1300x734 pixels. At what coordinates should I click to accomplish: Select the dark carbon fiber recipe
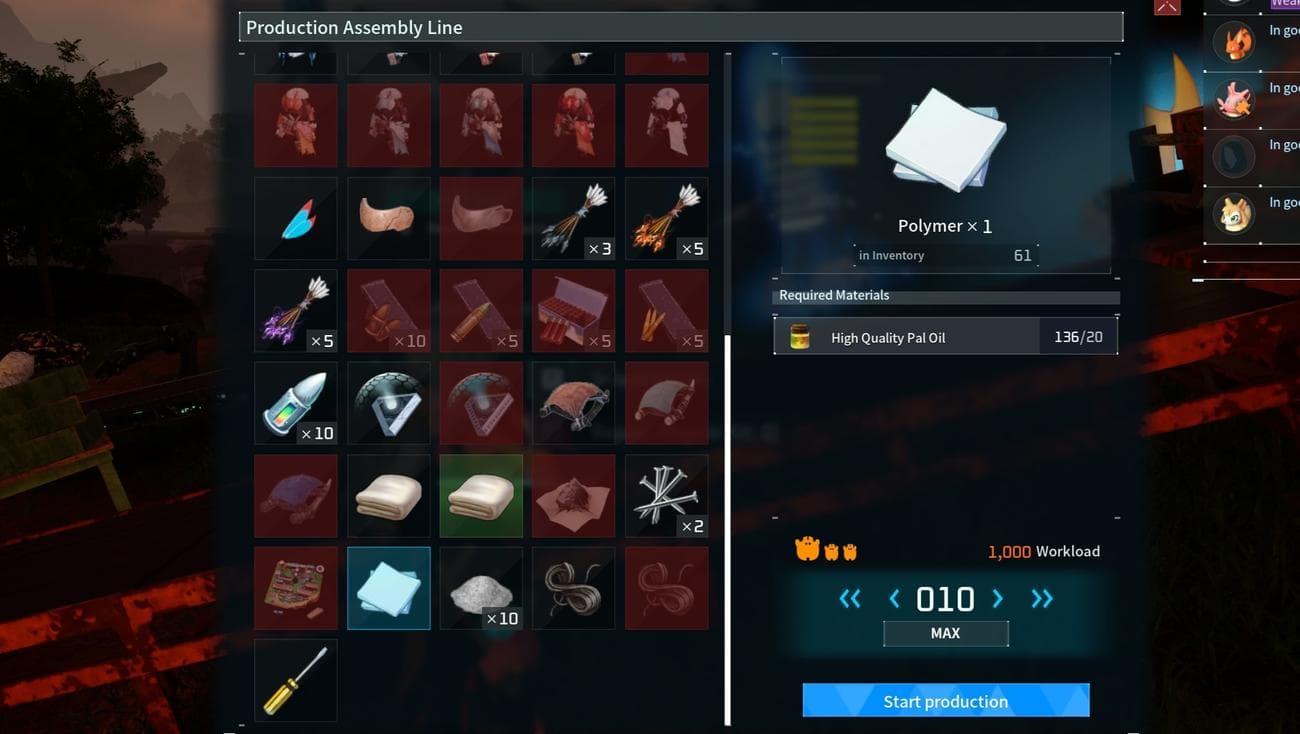click(574, 588)
